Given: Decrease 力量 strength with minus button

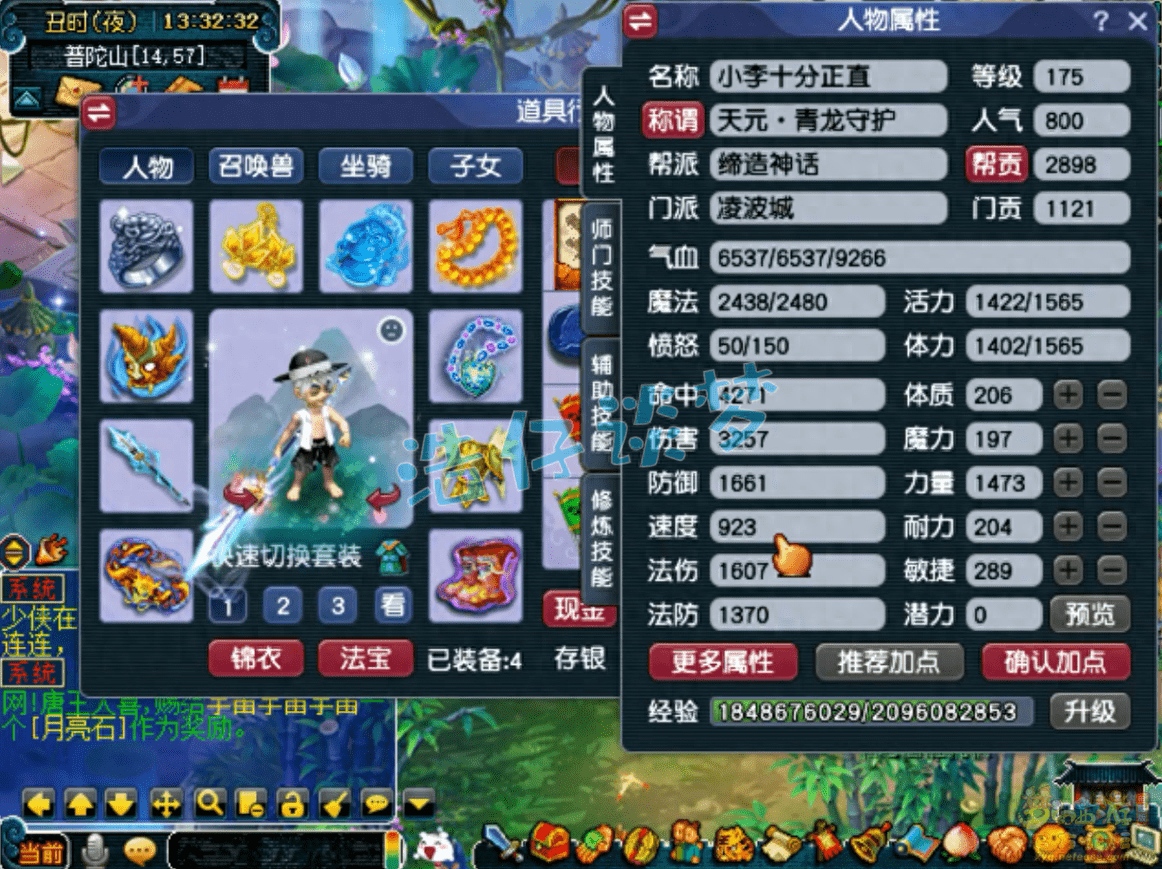Looking at the screenshot, I should tap(1111, 483).
